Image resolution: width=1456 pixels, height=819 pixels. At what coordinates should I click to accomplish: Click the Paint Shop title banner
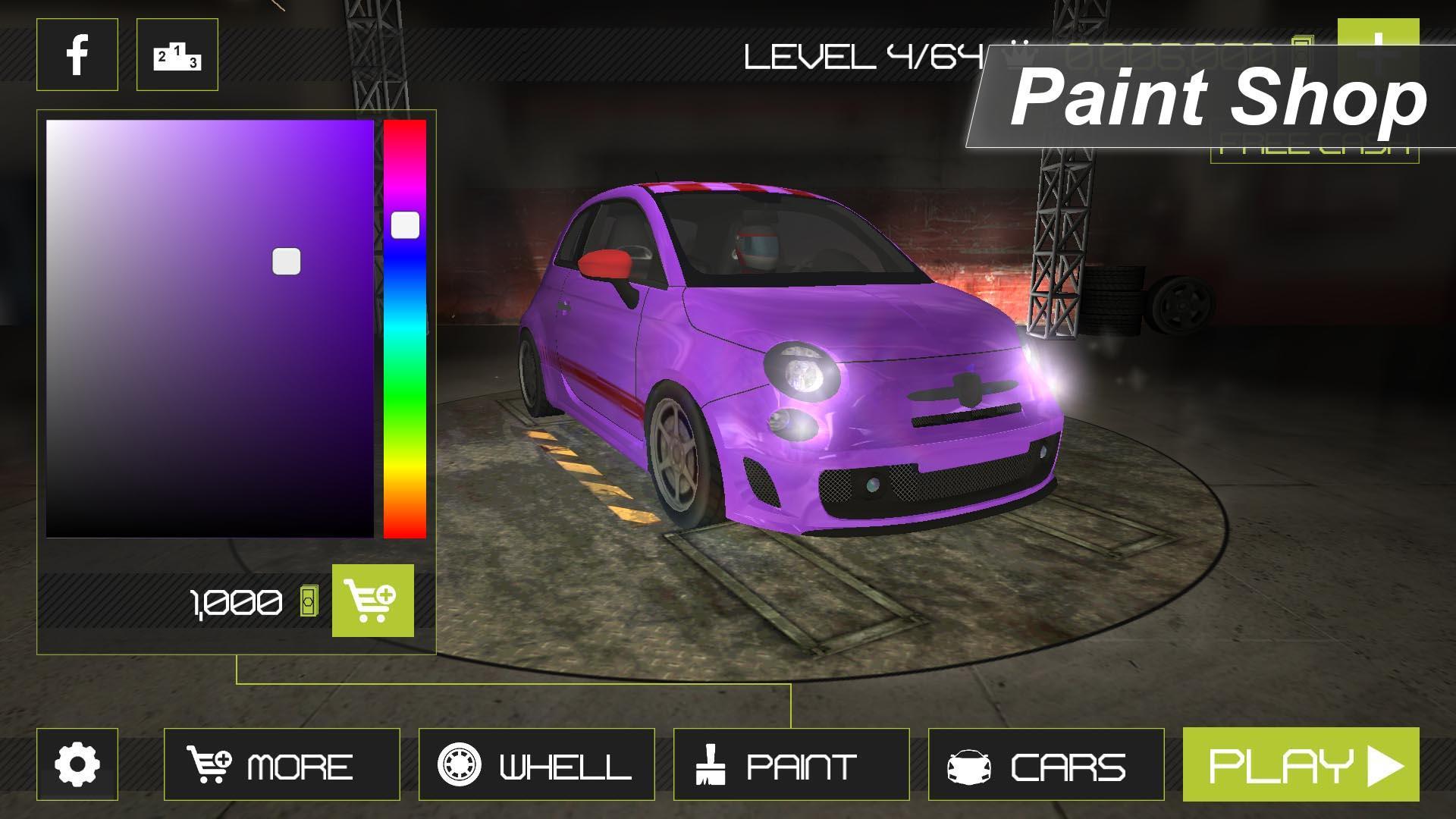tap(1213, 102)
